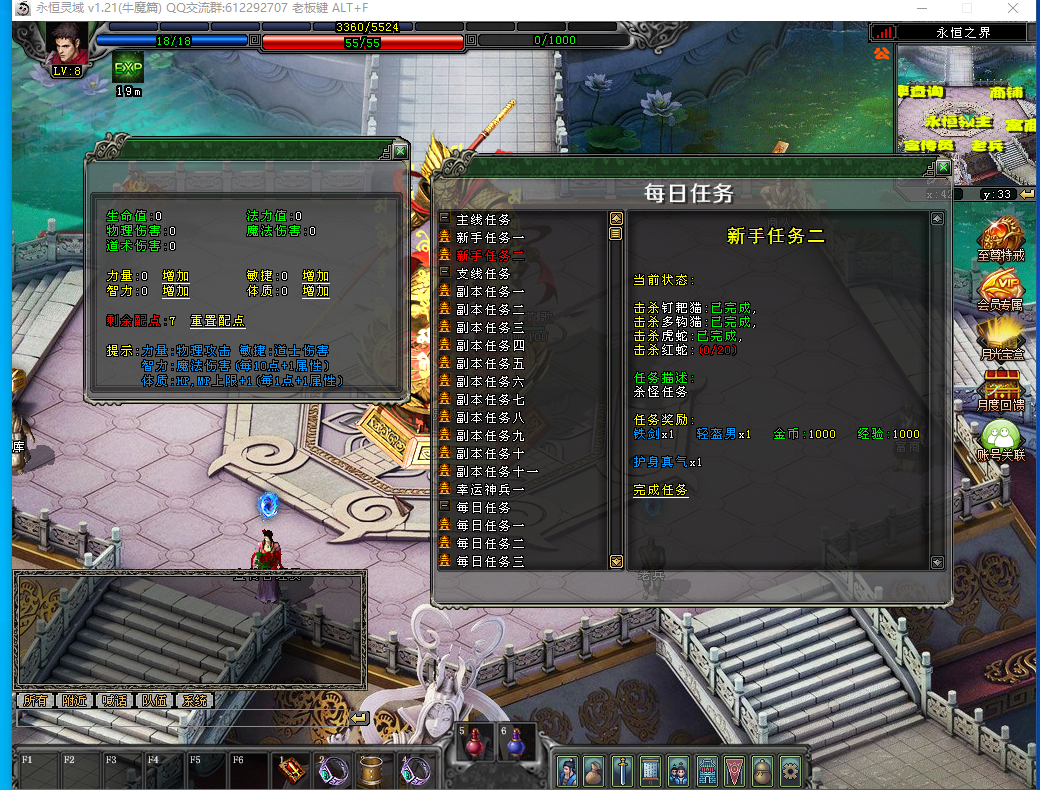
Task: Open the 会员专属 VIP icon
Action: click(1000, 289)
